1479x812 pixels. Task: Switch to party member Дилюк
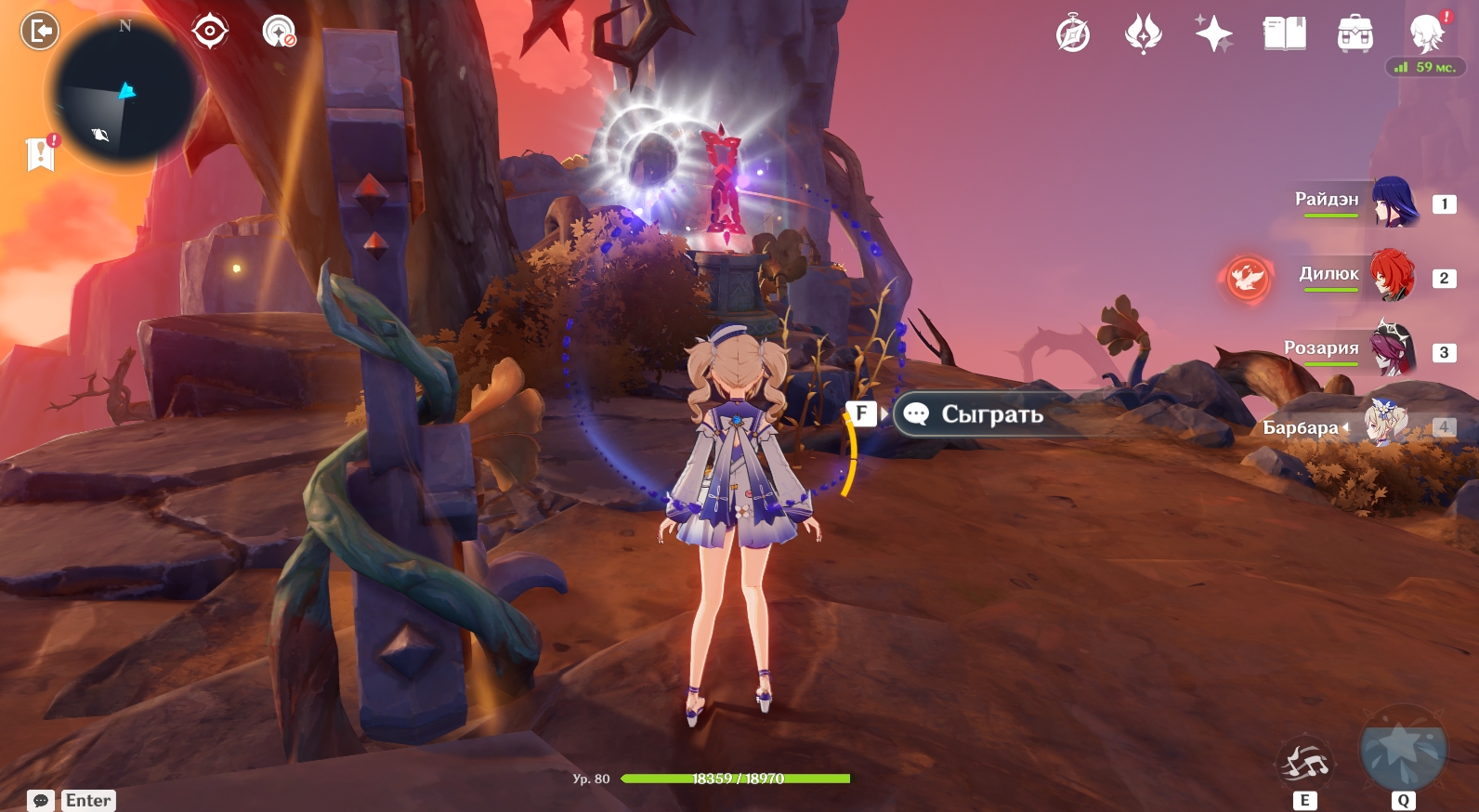tap(1392, 276)
